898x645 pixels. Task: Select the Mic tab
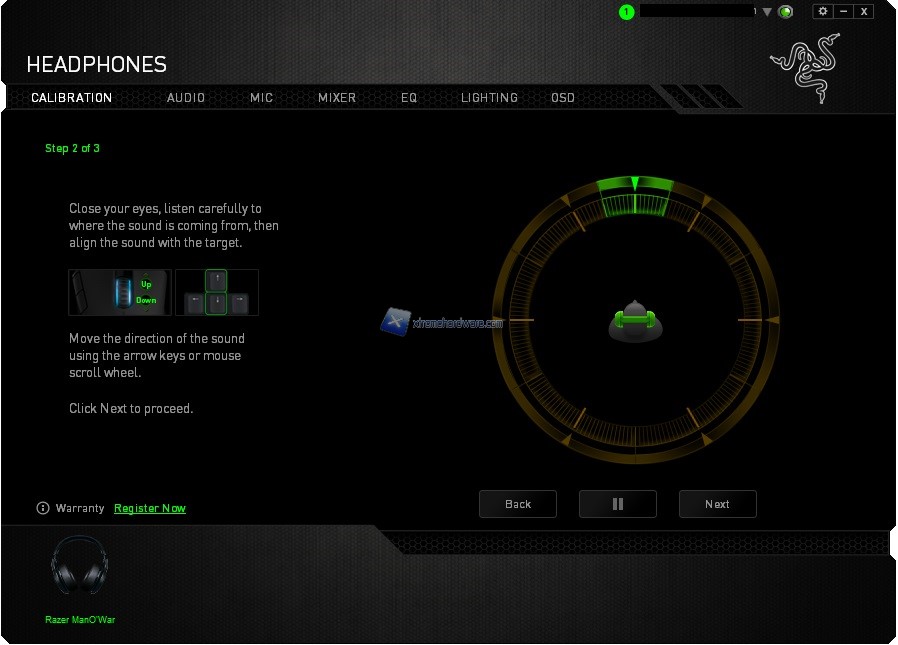(x=261, y=98)
